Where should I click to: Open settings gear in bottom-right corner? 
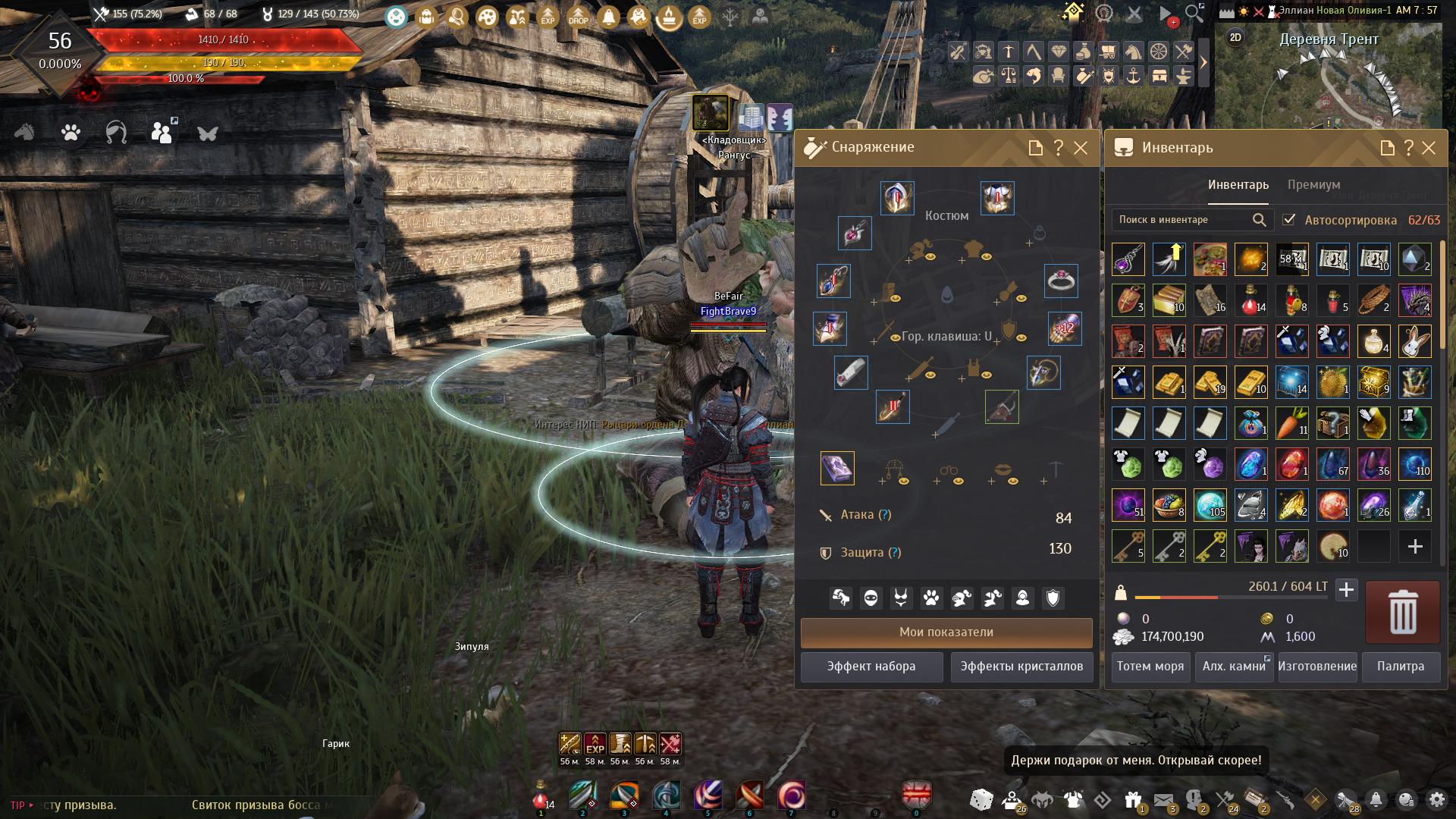[x=1436, y=799]
